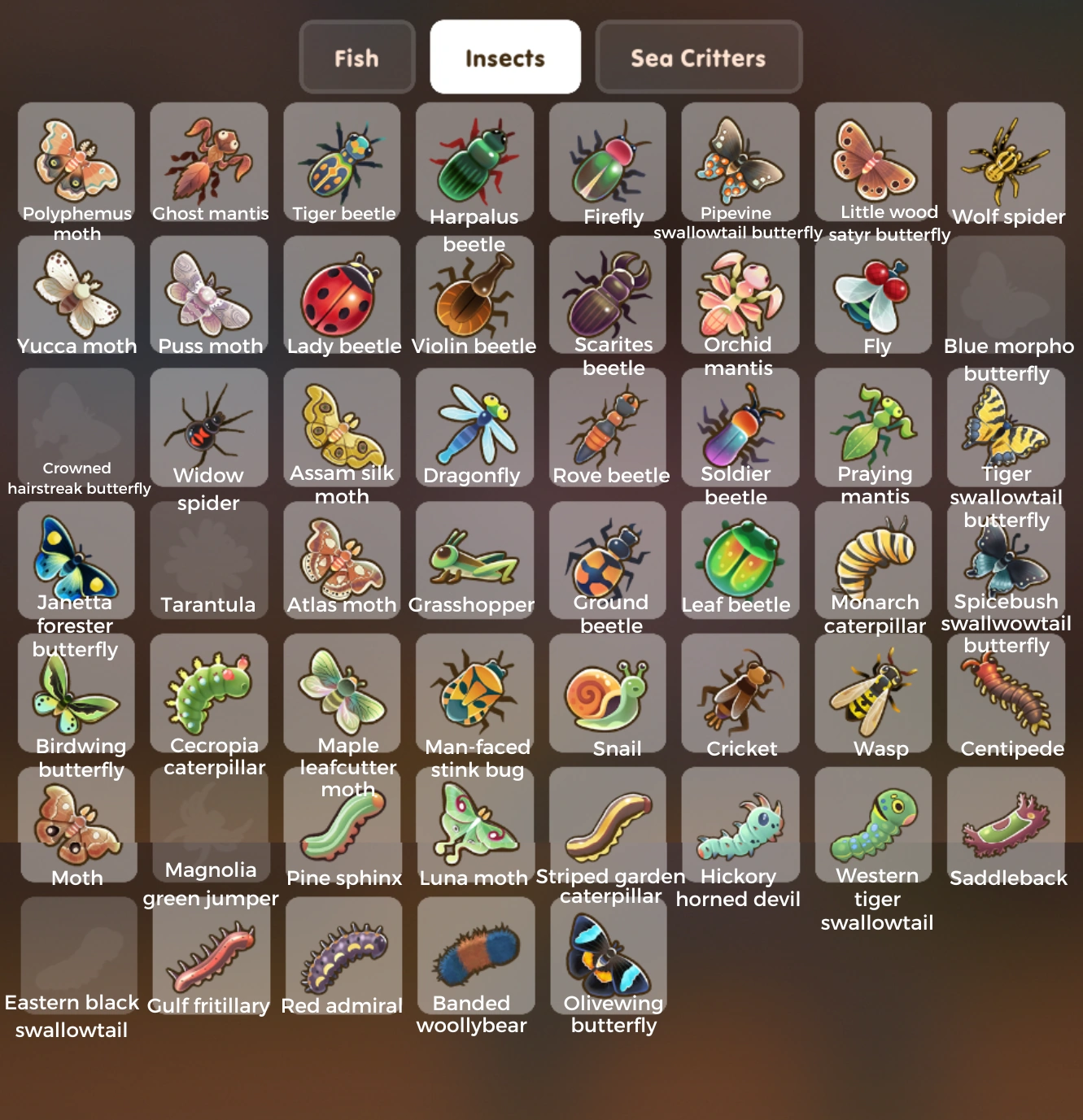Click the Praying mantis icon
The image size is (1083, 1120).
click(873, 425)
